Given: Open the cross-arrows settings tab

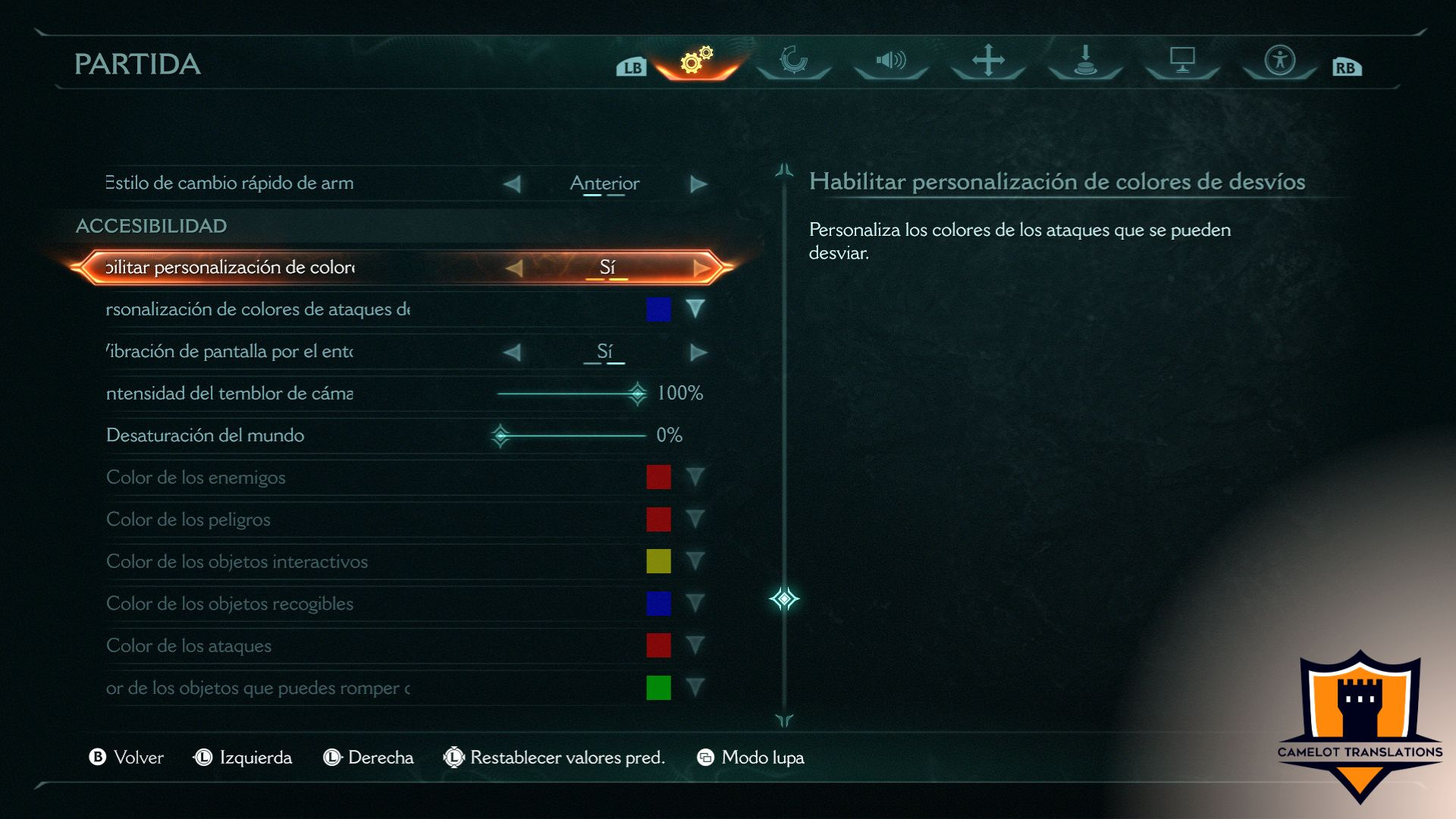Looking at the screenshot, I should (x=988, y=60).
